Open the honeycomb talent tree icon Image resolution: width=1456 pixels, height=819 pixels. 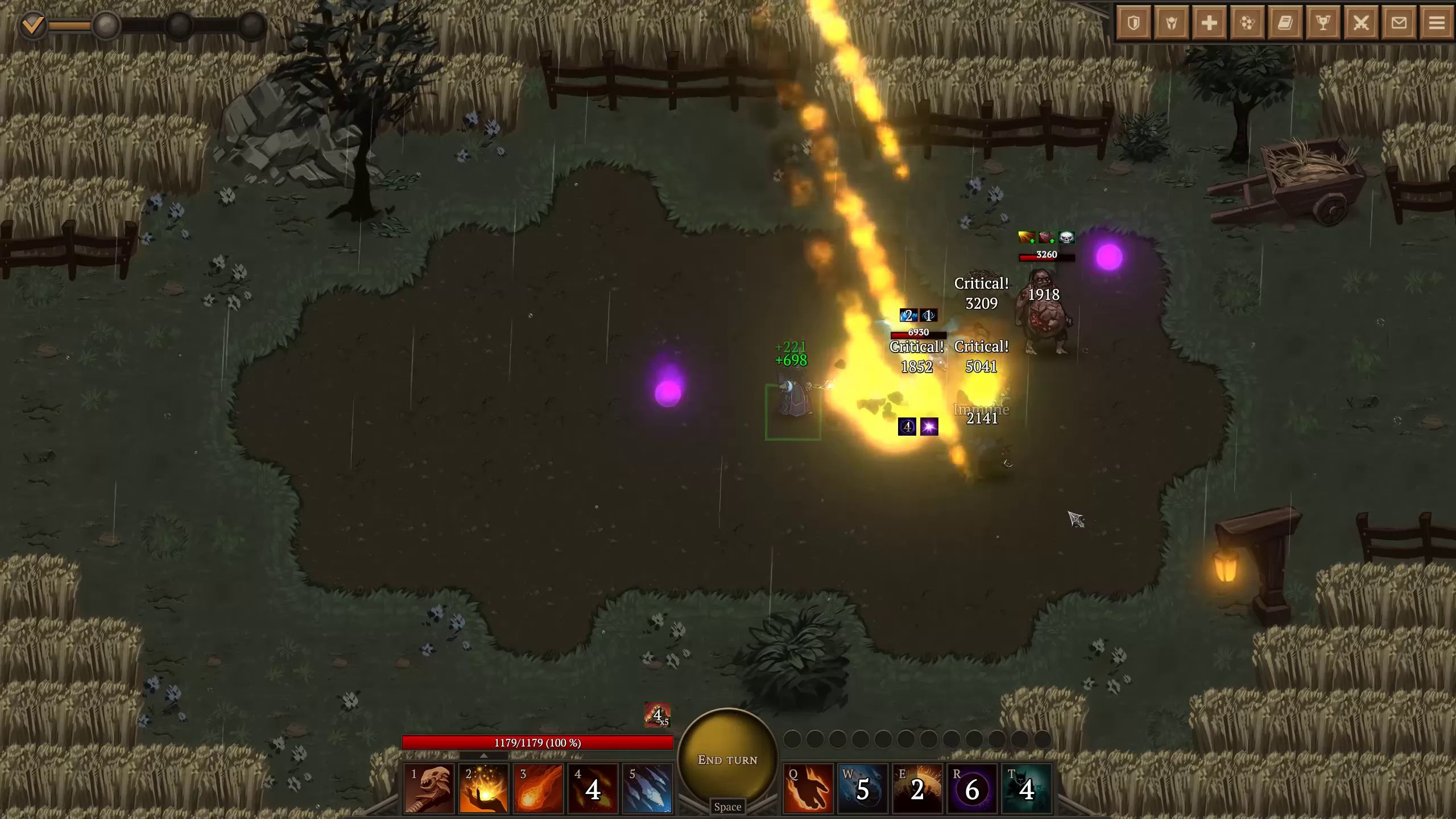click(1248, 23)
